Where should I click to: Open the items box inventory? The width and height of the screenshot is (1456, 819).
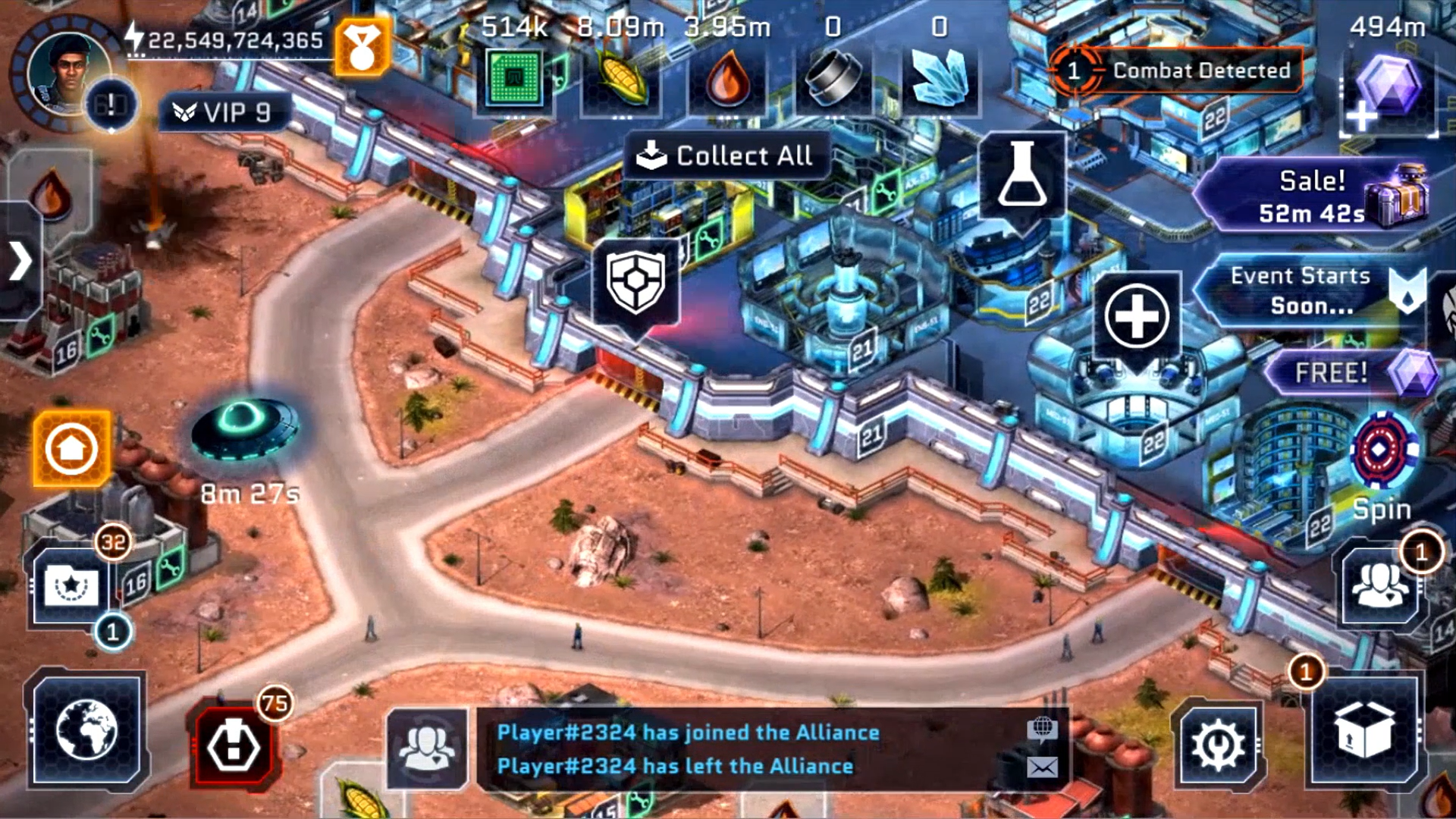[1362, 730]
